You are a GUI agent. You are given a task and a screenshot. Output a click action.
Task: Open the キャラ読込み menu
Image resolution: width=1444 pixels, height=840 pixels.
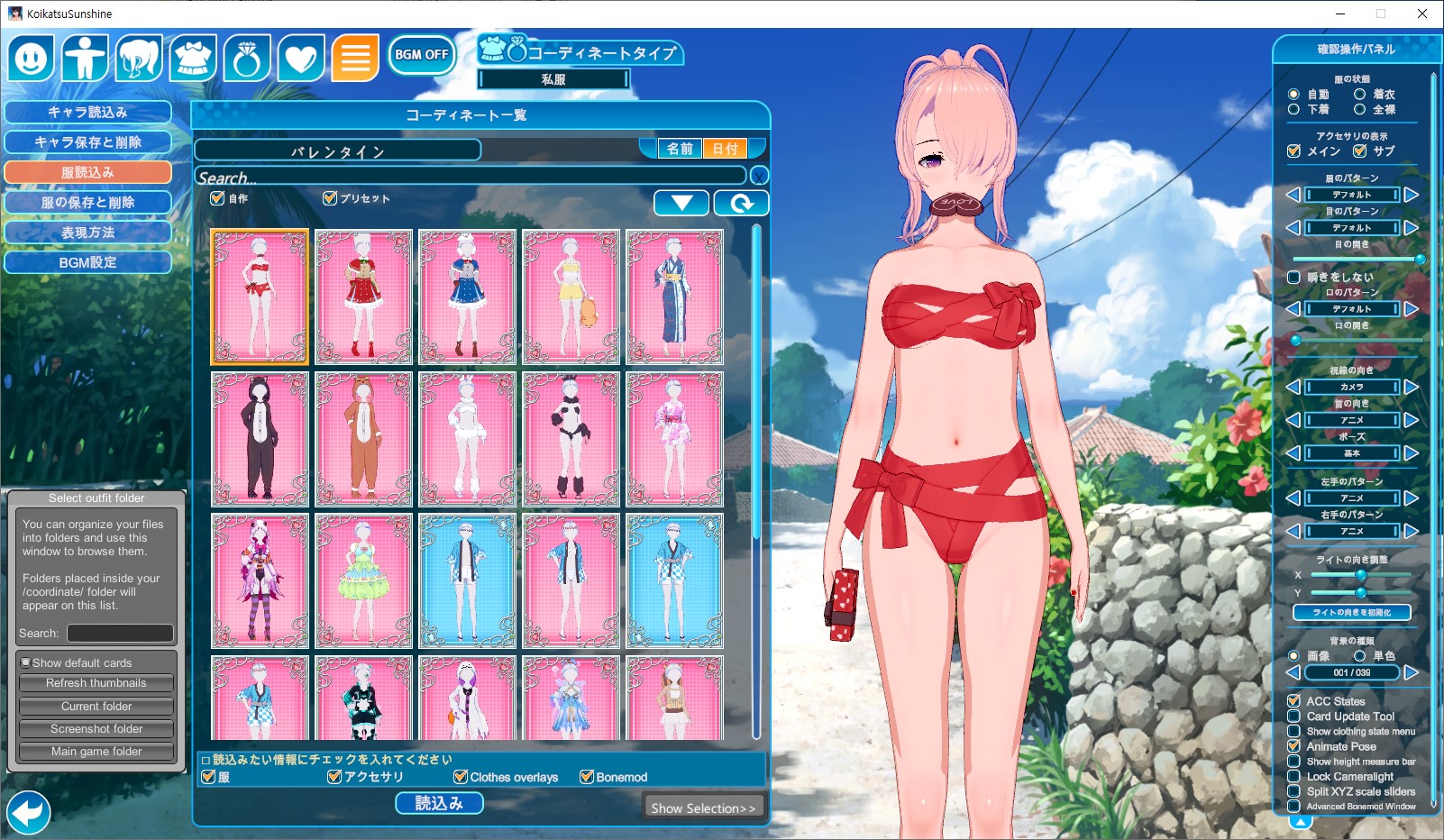pyautogui.click(x=87, y=113)
